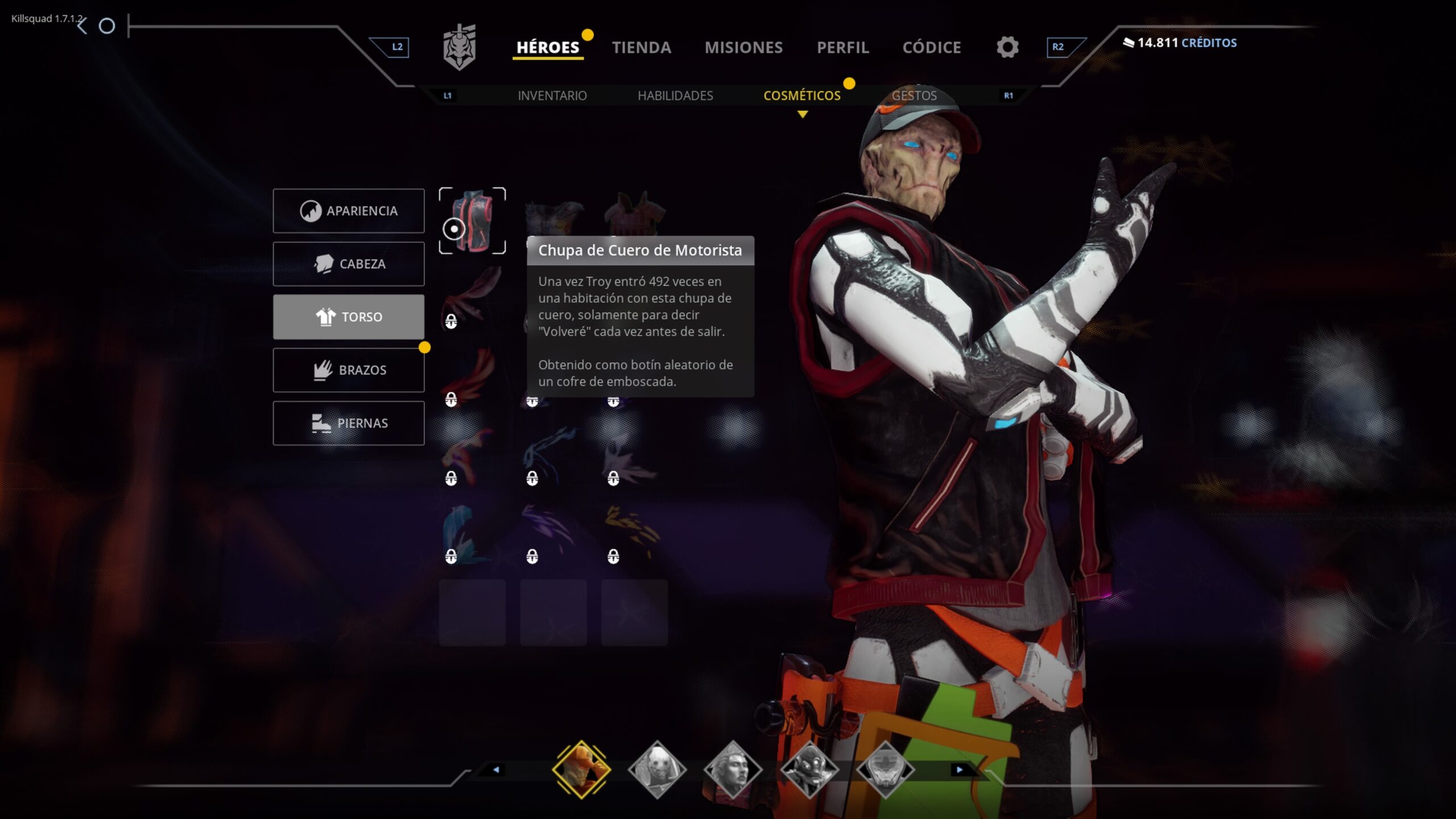Choose the bug-eyed robot hero portrait
The image size is (1456, 819).
[x=809, y=770]
